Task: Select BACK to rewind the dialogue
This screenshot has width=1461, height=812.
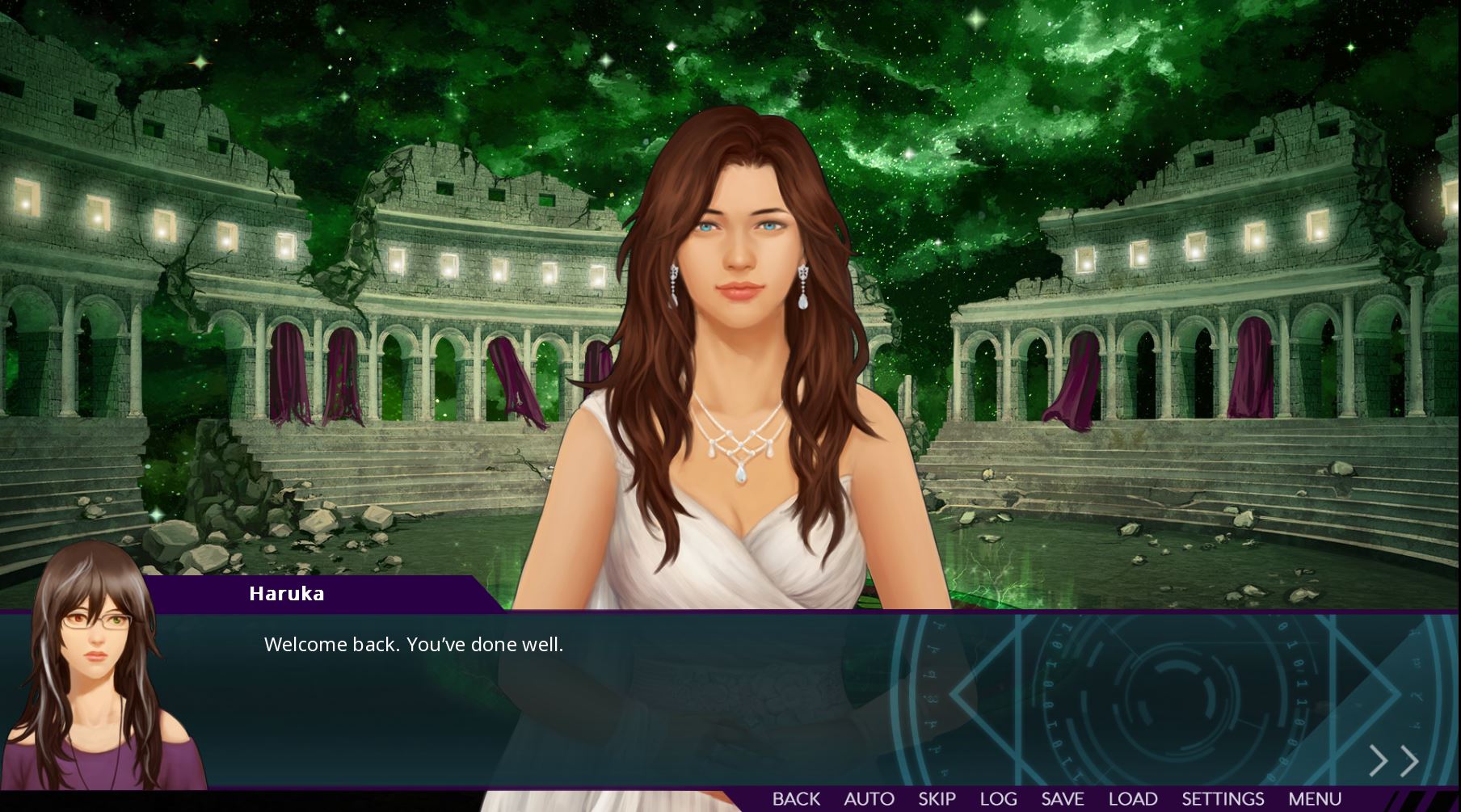Action: tap(795, 798)
